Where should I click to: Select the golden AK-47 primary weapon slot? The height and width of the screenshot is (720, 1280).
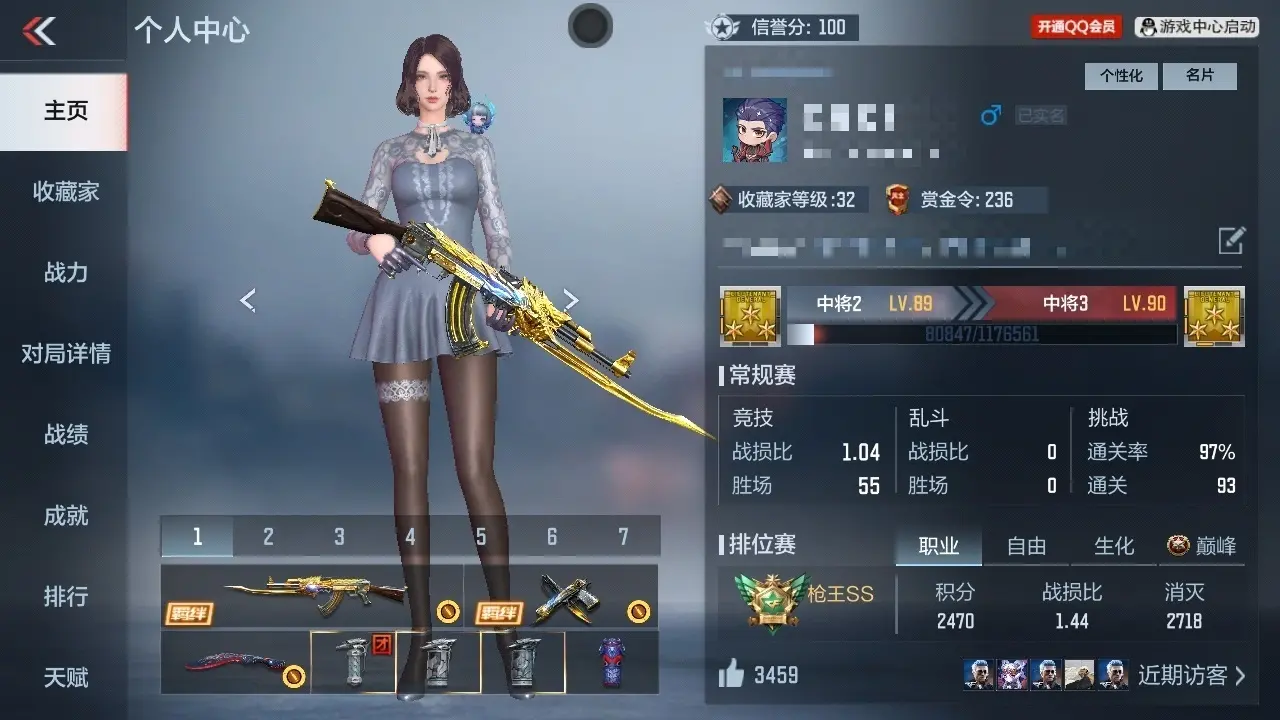(312, 596)
